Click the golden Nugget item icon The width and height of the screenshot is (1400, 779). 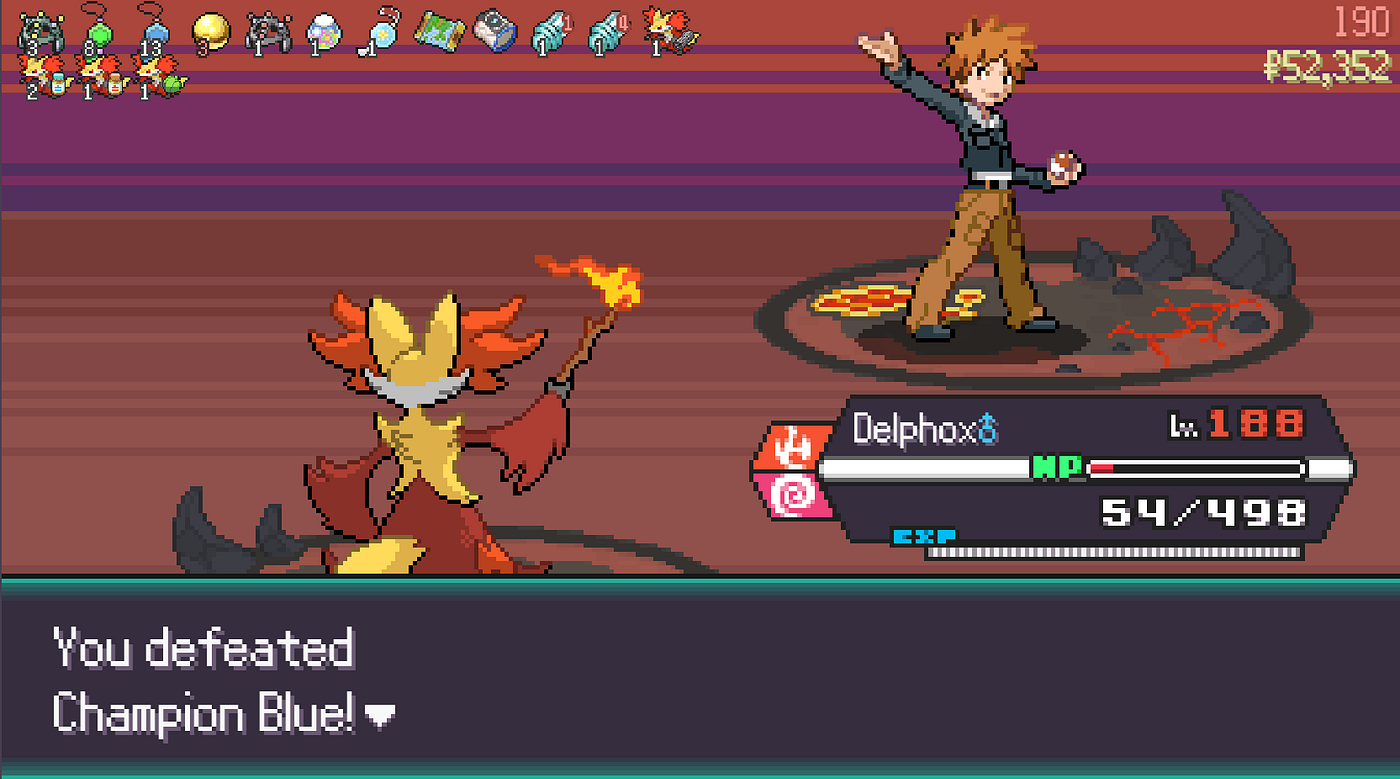212,28
